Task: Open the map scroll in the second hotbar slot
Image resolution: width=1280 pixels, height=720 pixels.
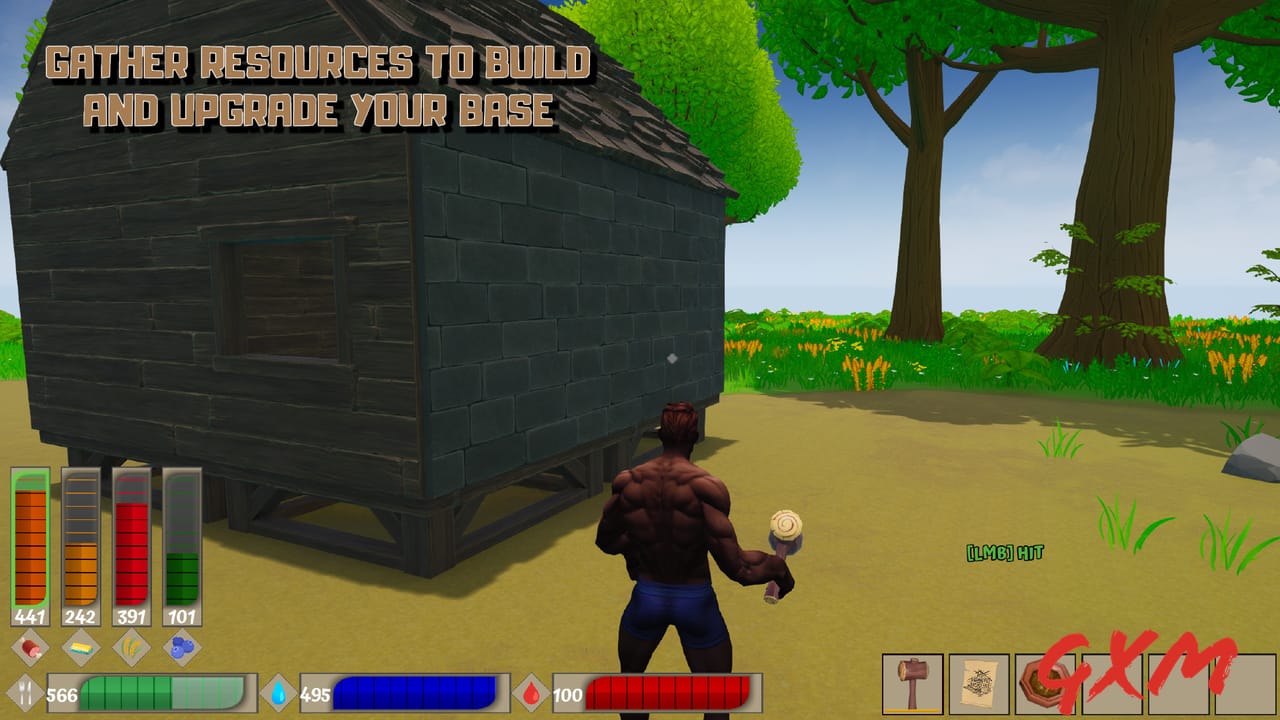Action: 978,685
